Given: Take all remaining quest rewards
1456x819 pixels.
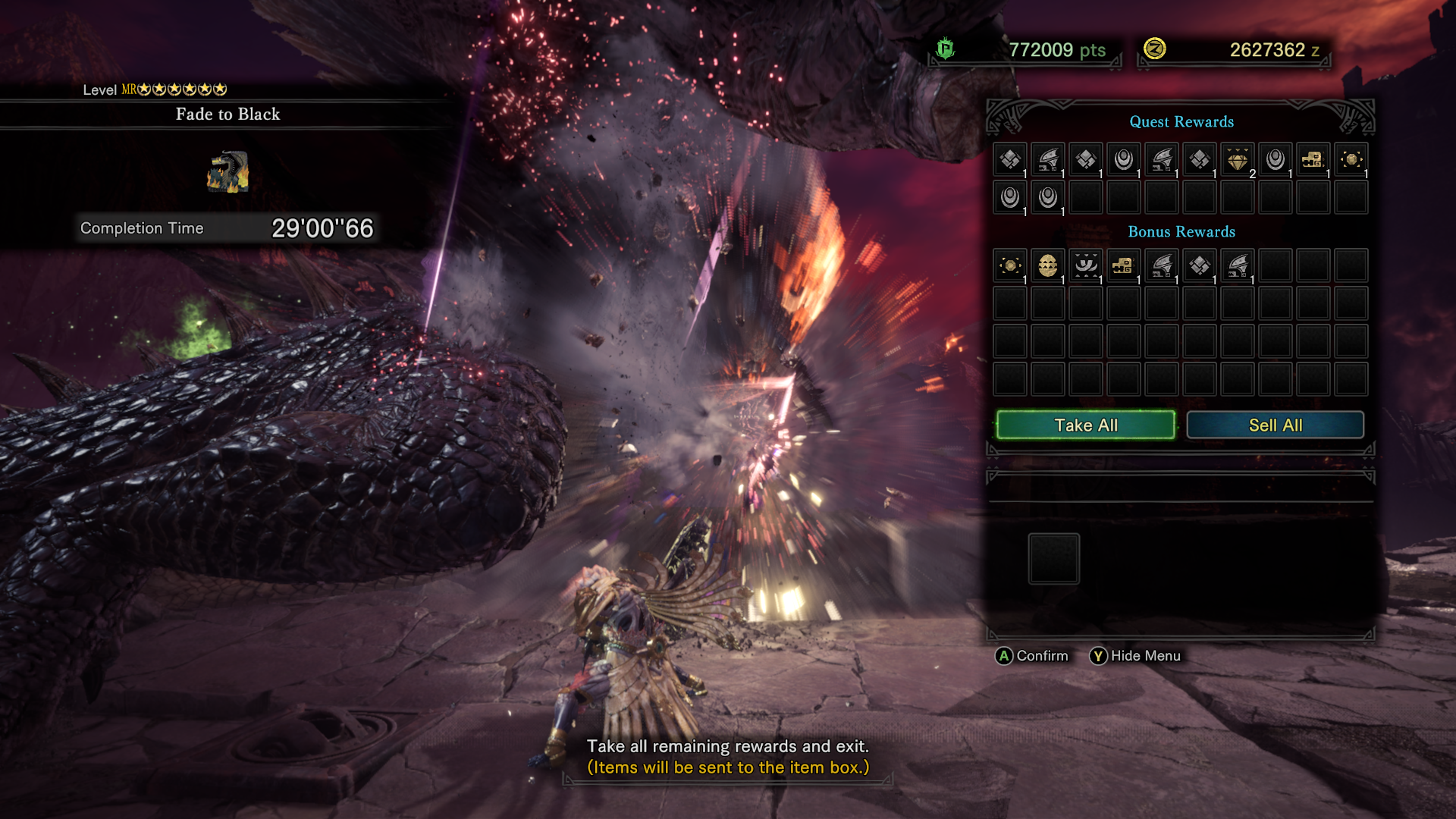Looking at the screenshot, I should pos(1085,425).
